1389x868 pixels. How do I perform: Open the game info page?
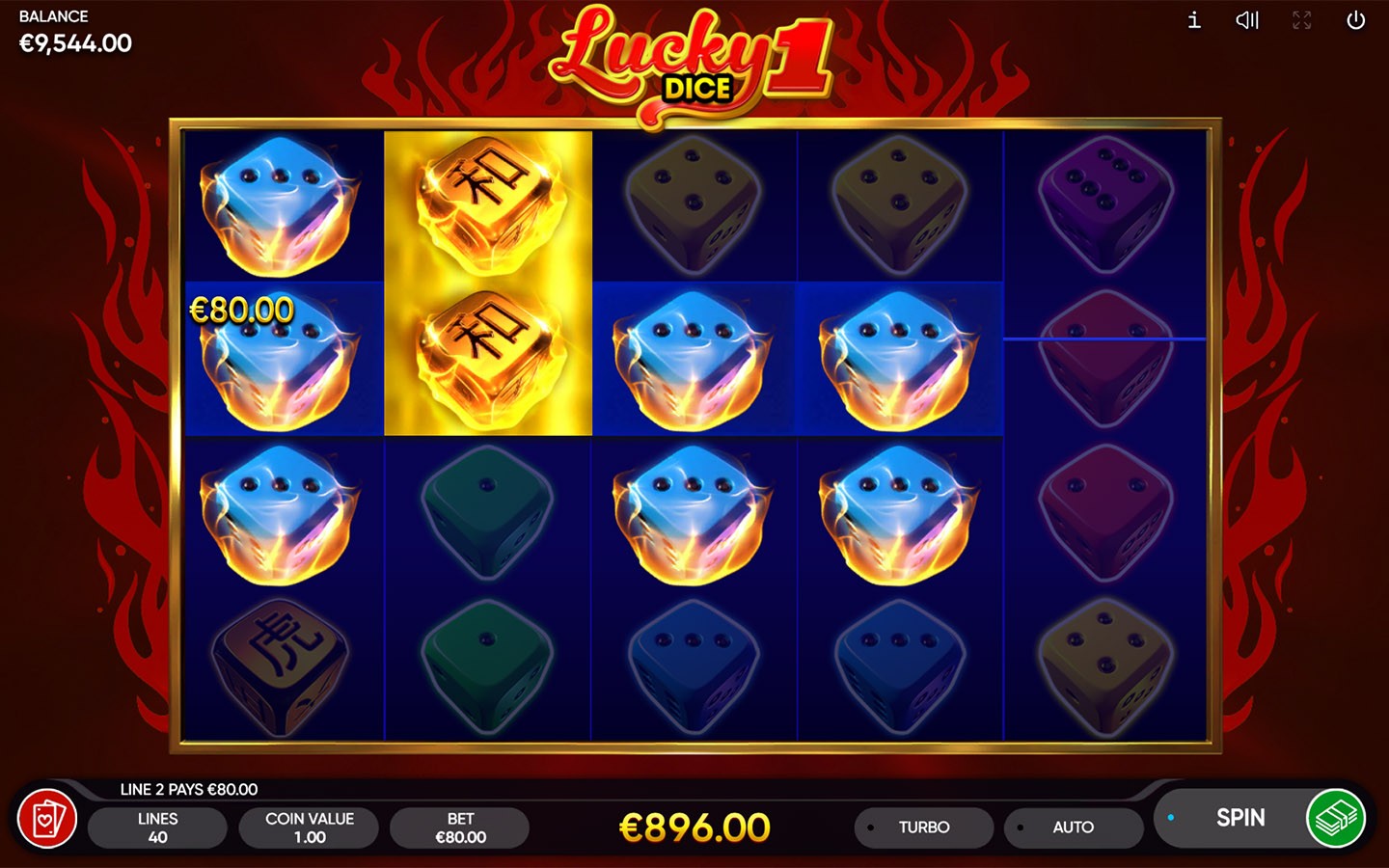(x=1194, y=20)
